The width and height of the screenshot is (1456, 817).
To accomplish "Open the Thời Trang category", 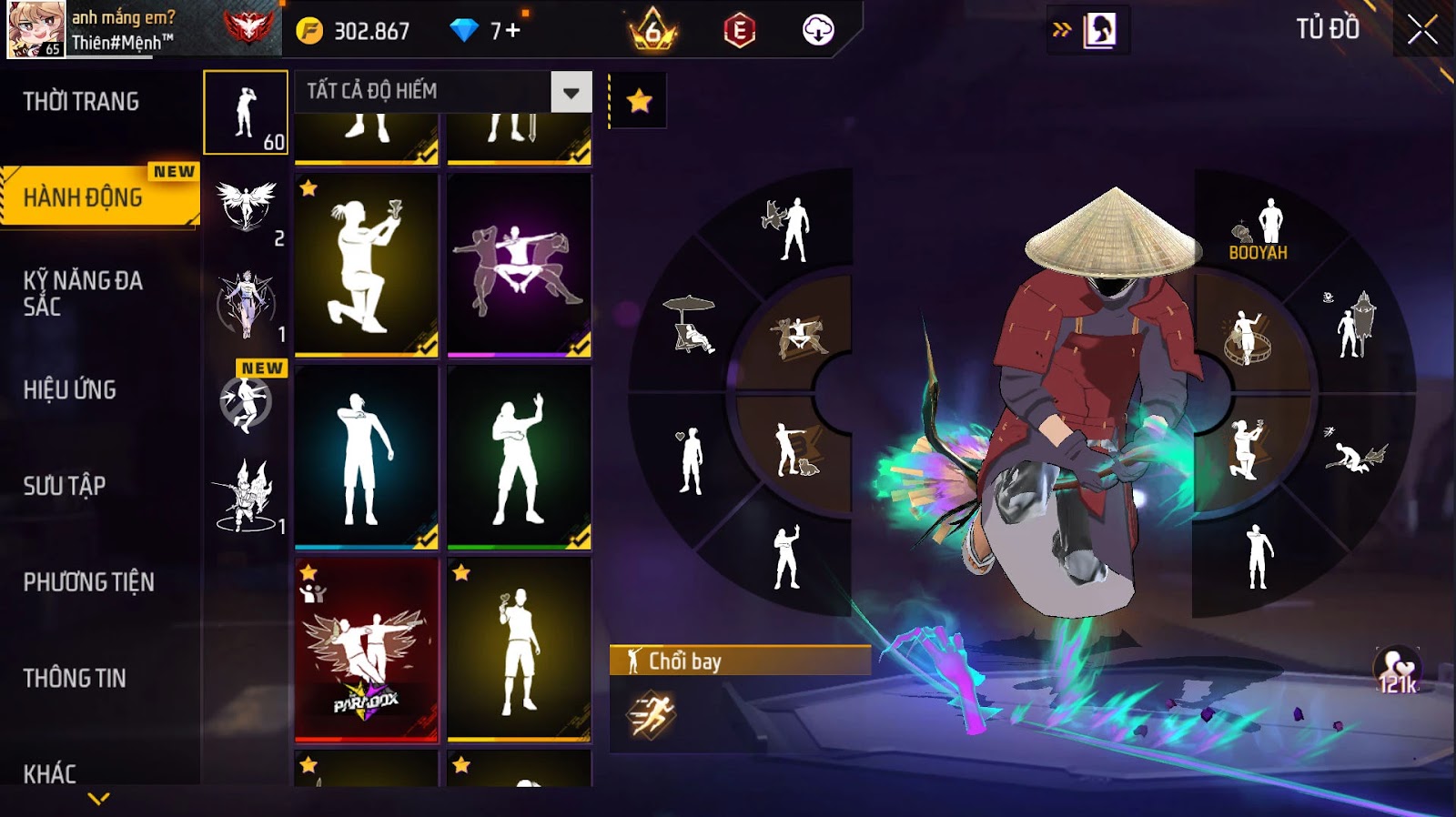I will 82,102.
